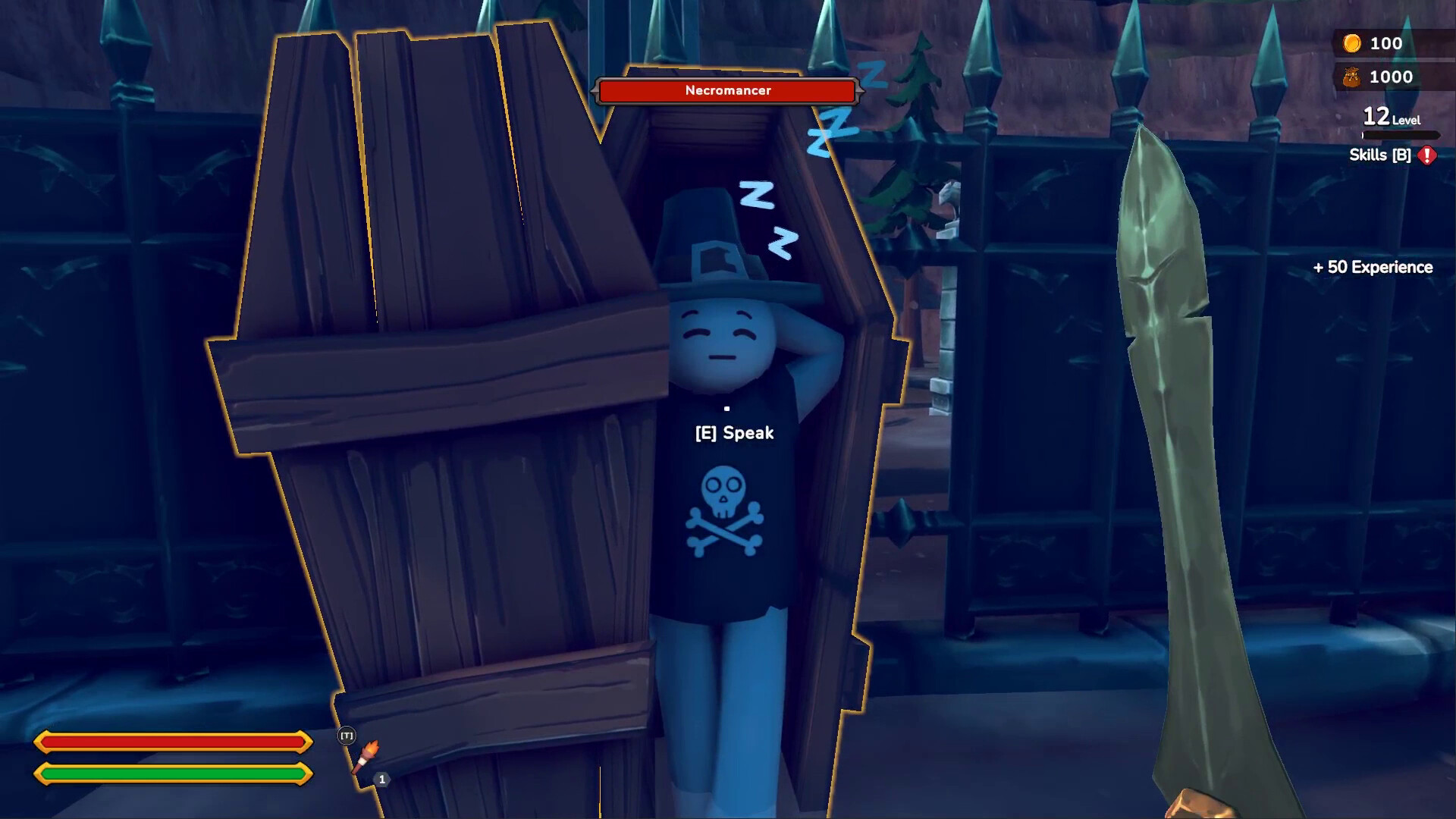This screenshot has width=1456, height=819.
Task: Click the center crosshair dot
Action: (x=728, y=408)
